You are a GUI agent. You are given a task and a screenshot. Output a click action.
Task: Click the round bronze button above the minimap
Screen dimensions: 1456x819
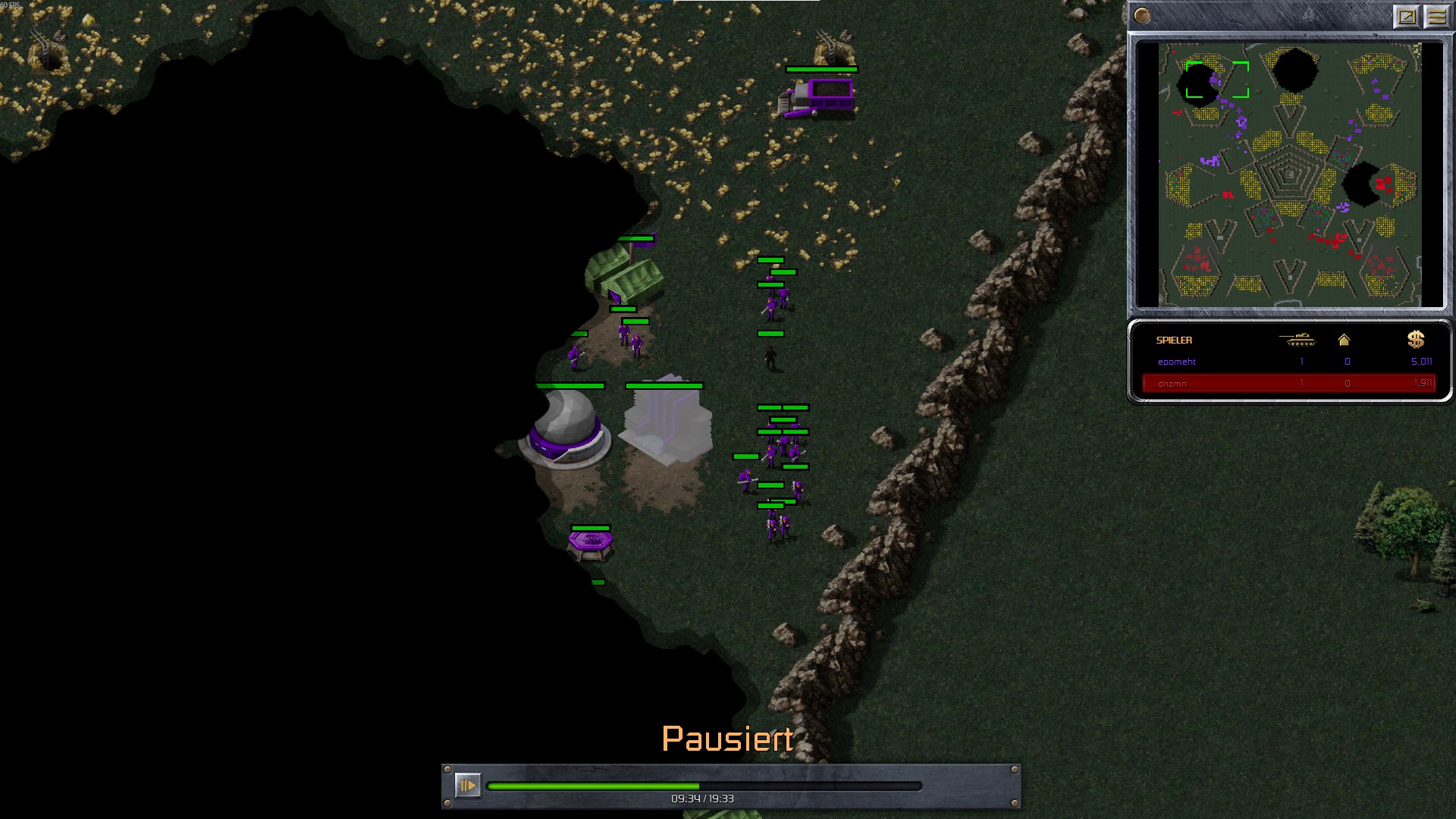(x=1143, y=16)
